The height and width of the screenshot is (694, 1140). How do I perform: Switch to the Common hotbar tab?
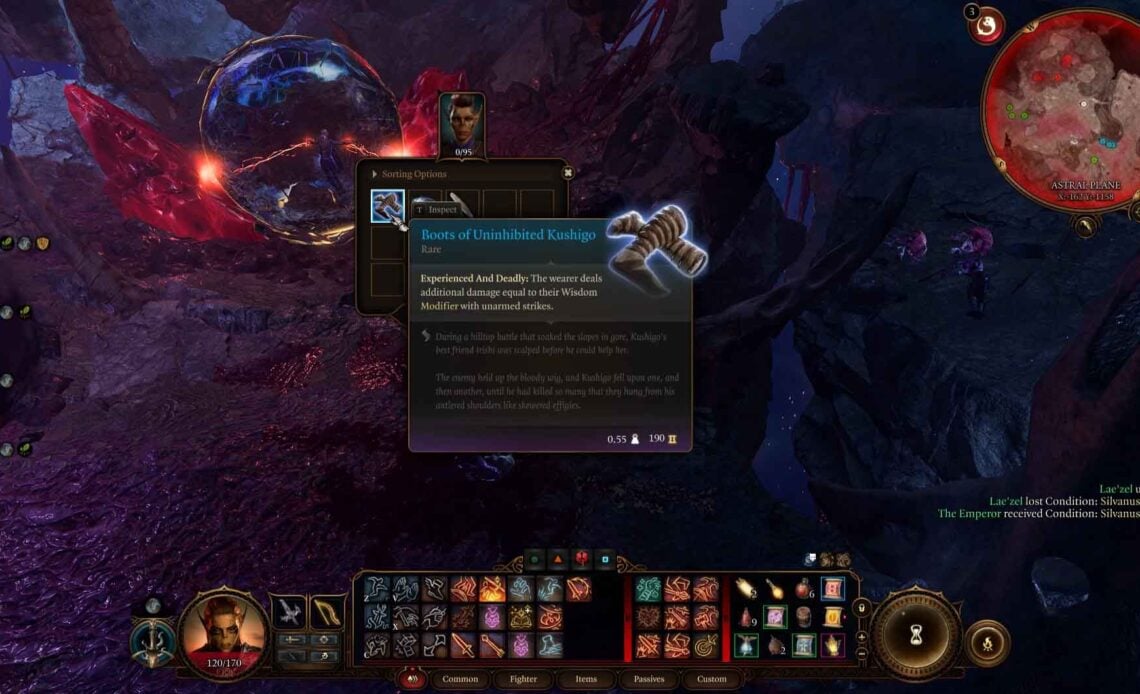[459, 679]
